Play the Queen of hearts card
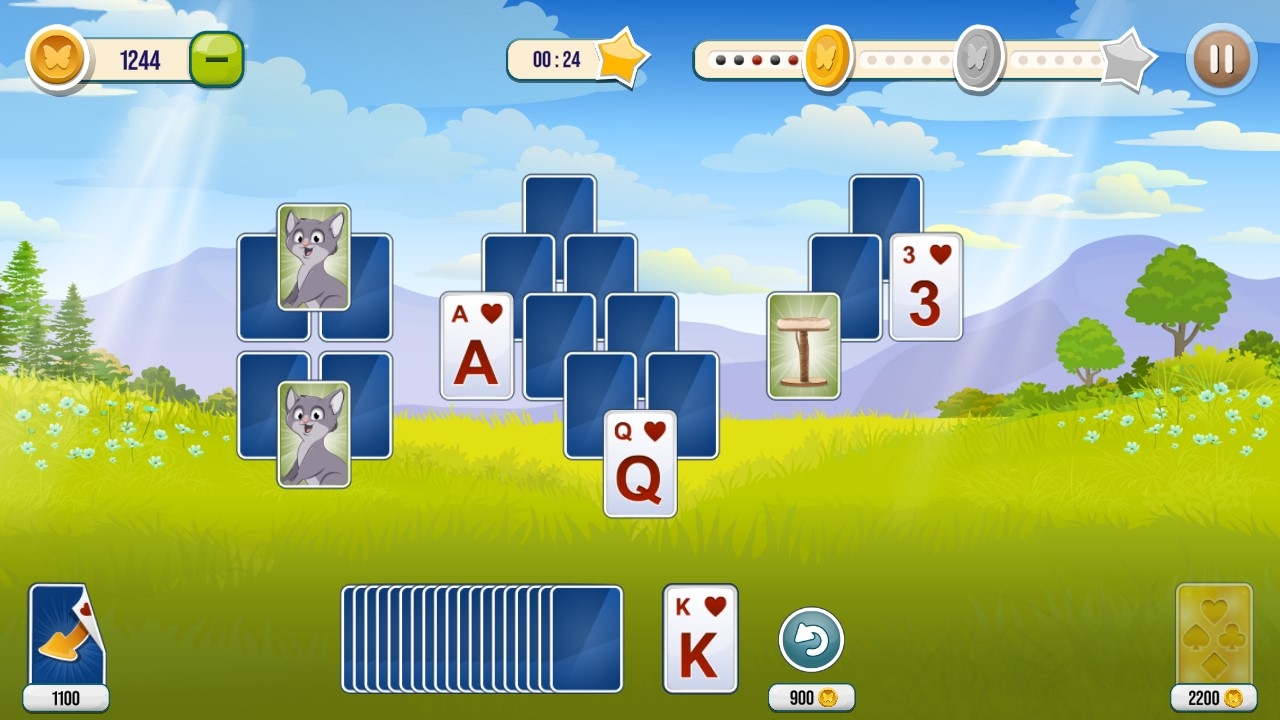 click(640, 463)
